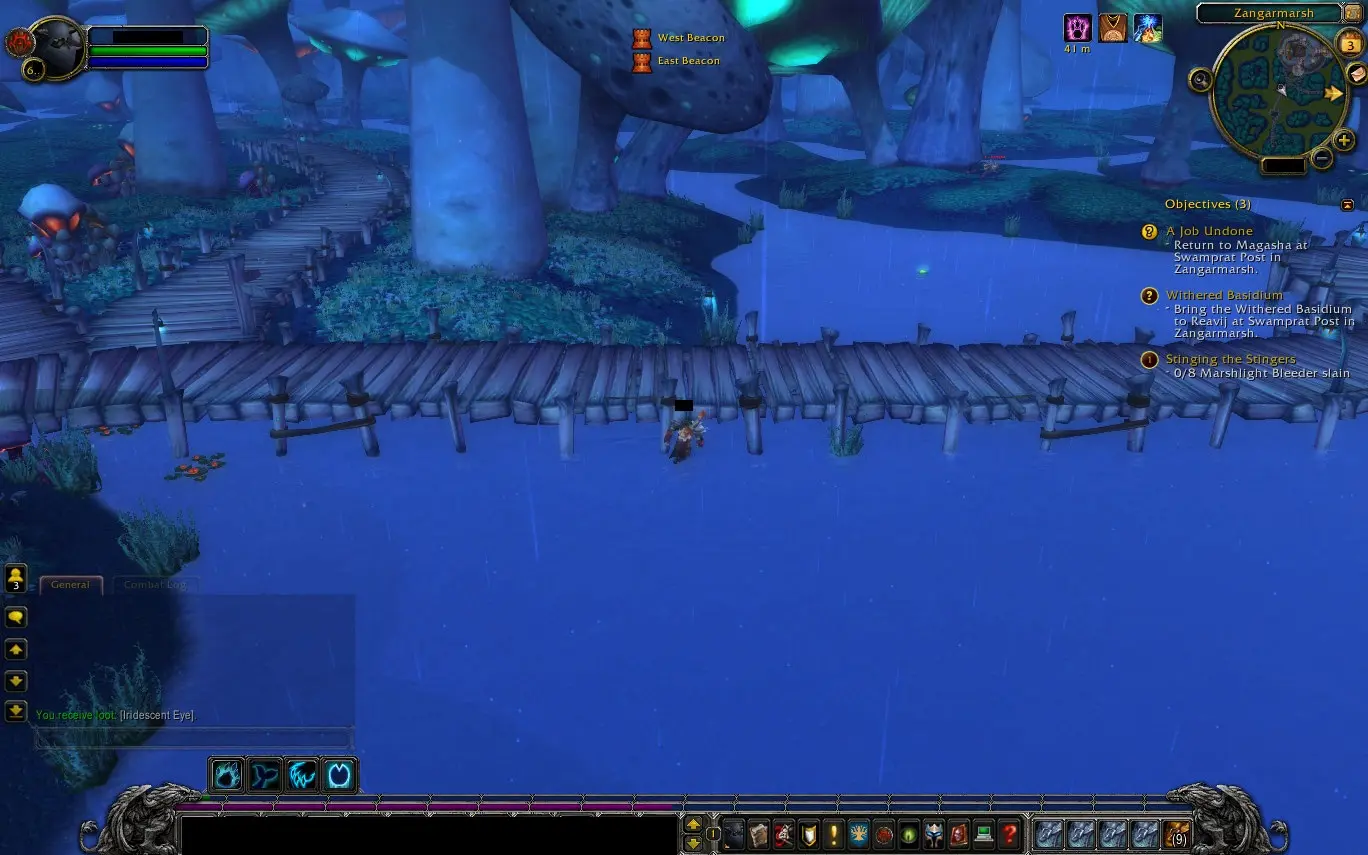
Task: Open the quest log exclamation mark button
Action: (x=834, y=834)
